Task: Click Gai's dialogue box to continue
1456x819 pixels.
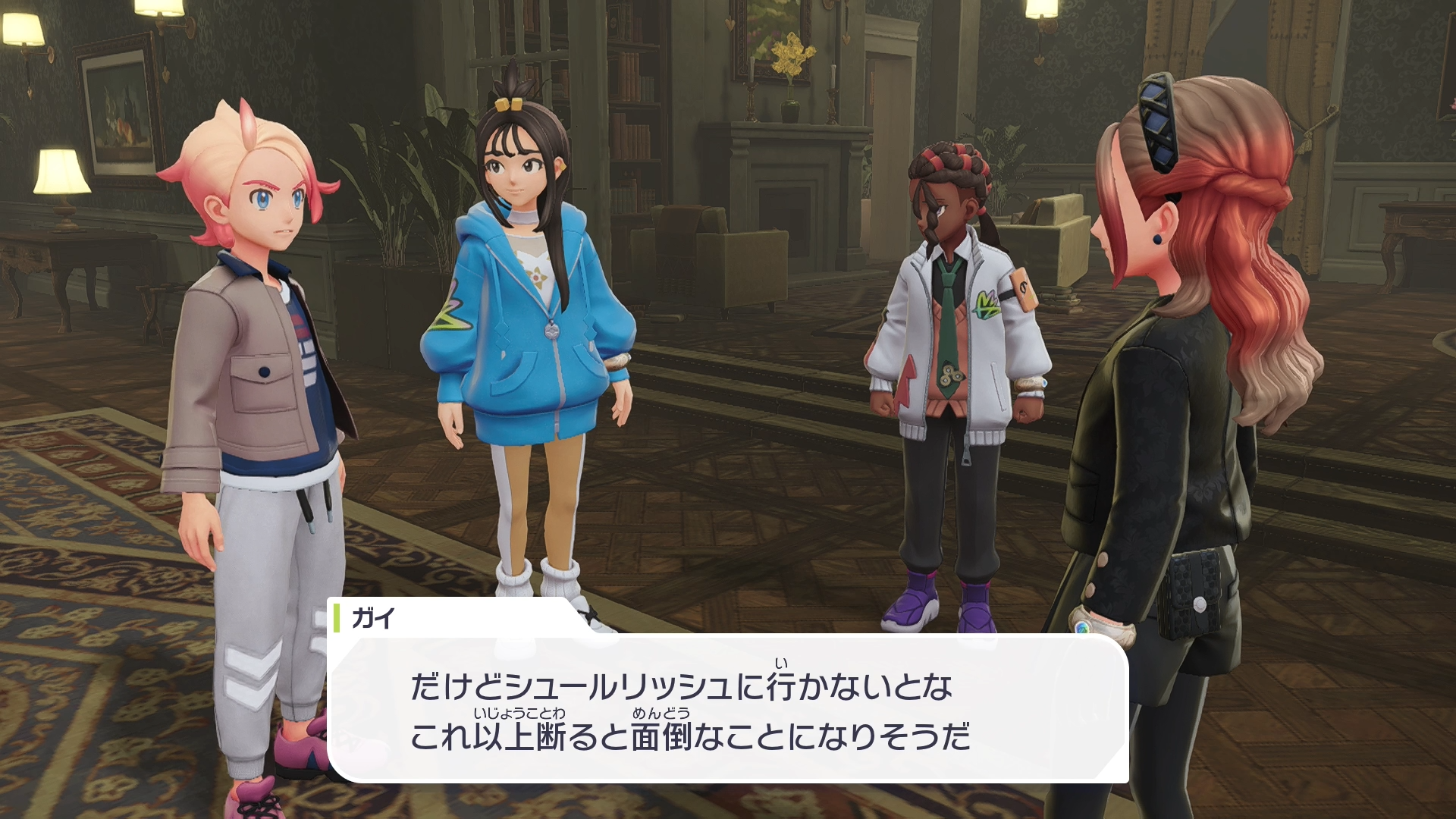Action: [x=728, y=709]
